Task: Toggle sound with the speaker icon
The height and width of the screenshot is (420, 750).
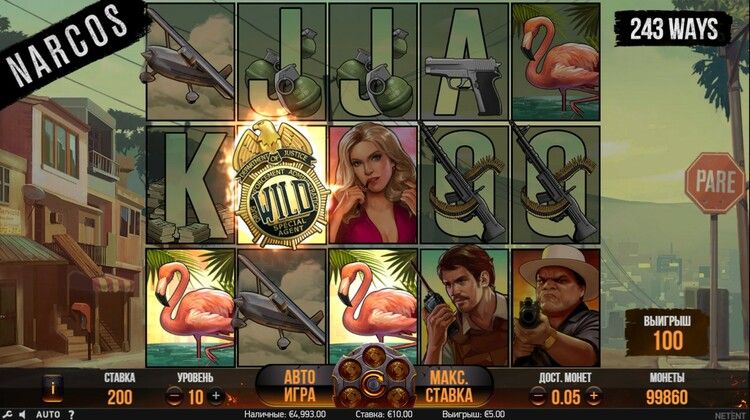Action: [23, 414]
